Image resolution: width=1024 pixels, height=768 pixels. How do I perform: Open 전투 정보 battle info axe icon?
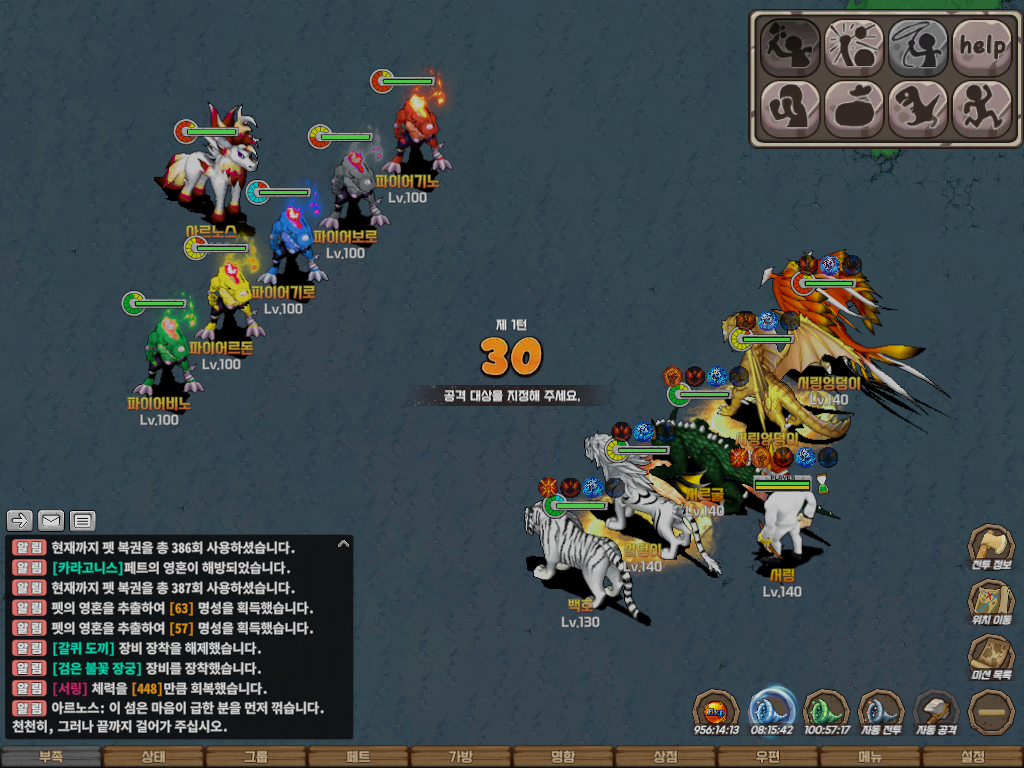pos(991,548)
